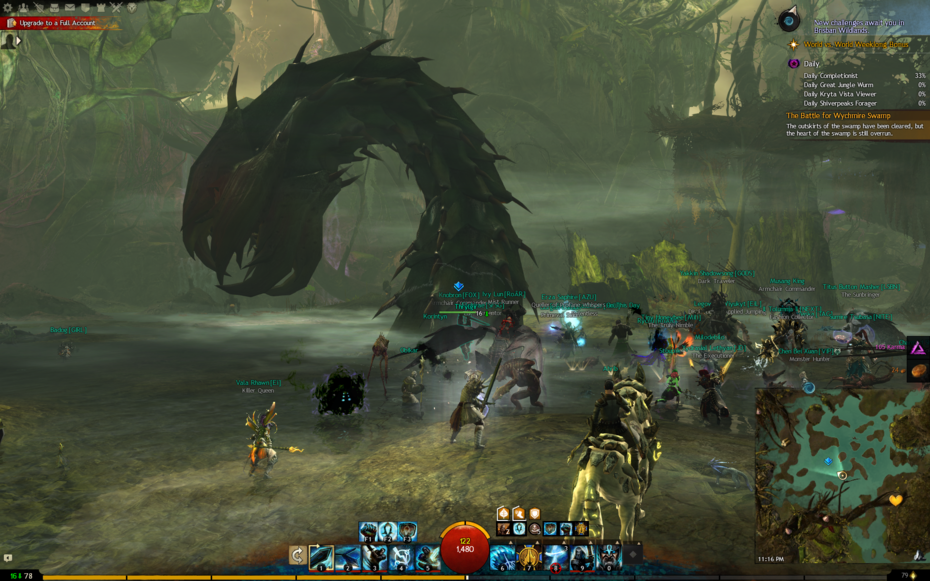Viewport: 930px width, 581px height.
Task: Activate the golden utility skill in slot 7
Action: 529,556
